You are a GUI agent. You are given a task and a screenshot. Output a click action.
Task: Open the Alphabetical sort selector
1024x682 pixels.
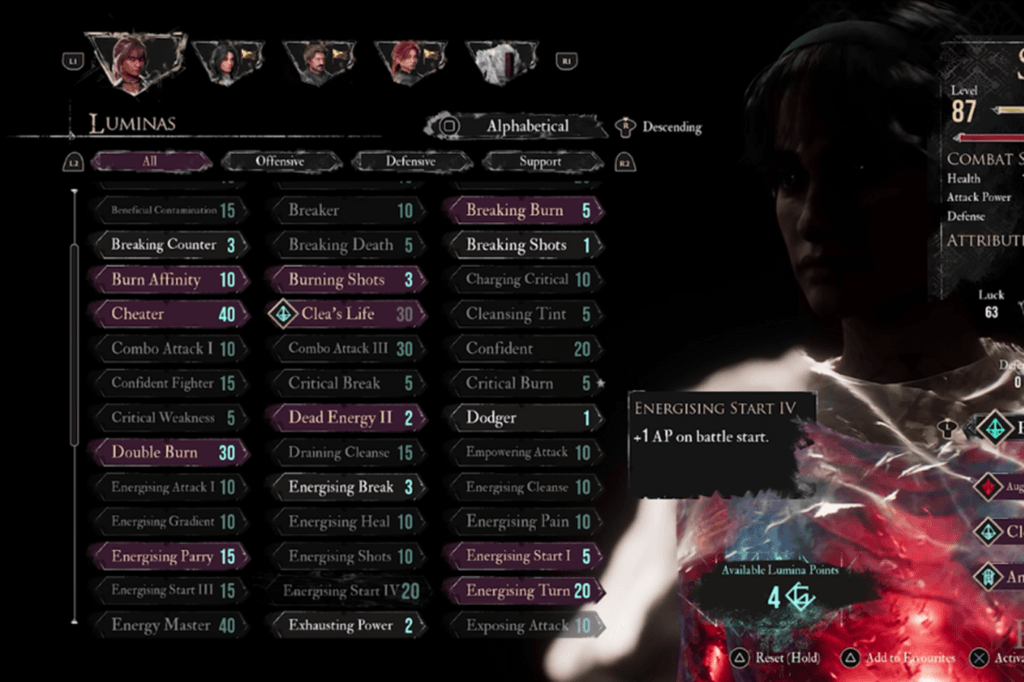click(x=516, y=127)
